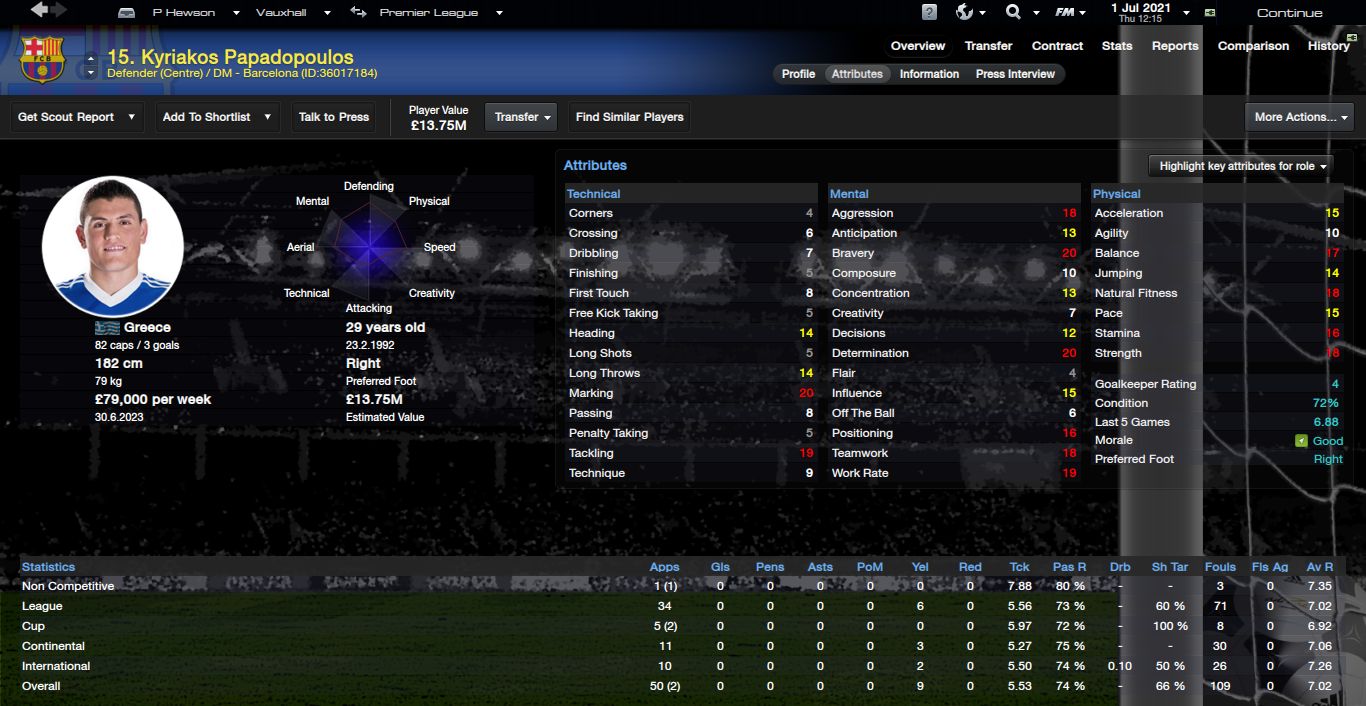Show the Stats tab
This screenshot has height=706, width=1366.
click(1117, 46)
